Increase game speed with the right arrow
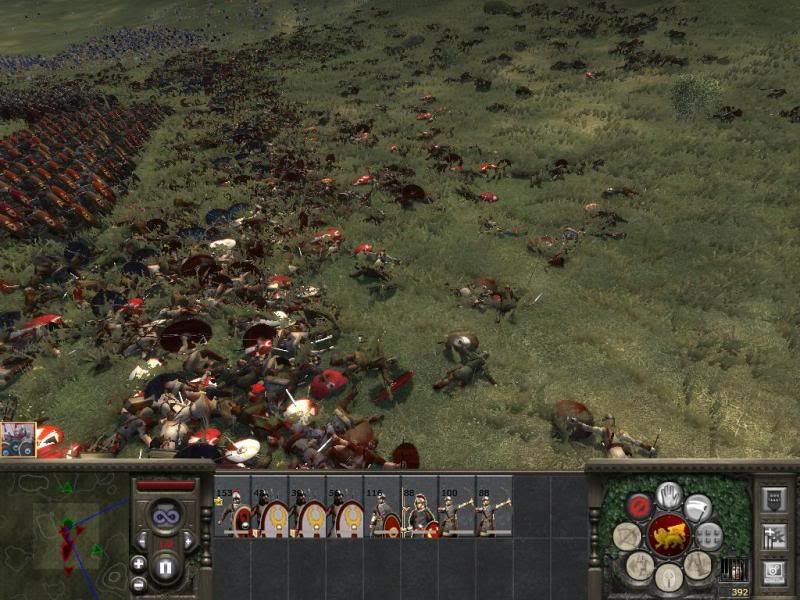Viewport: 800px width, 600px height. [187, 541]
